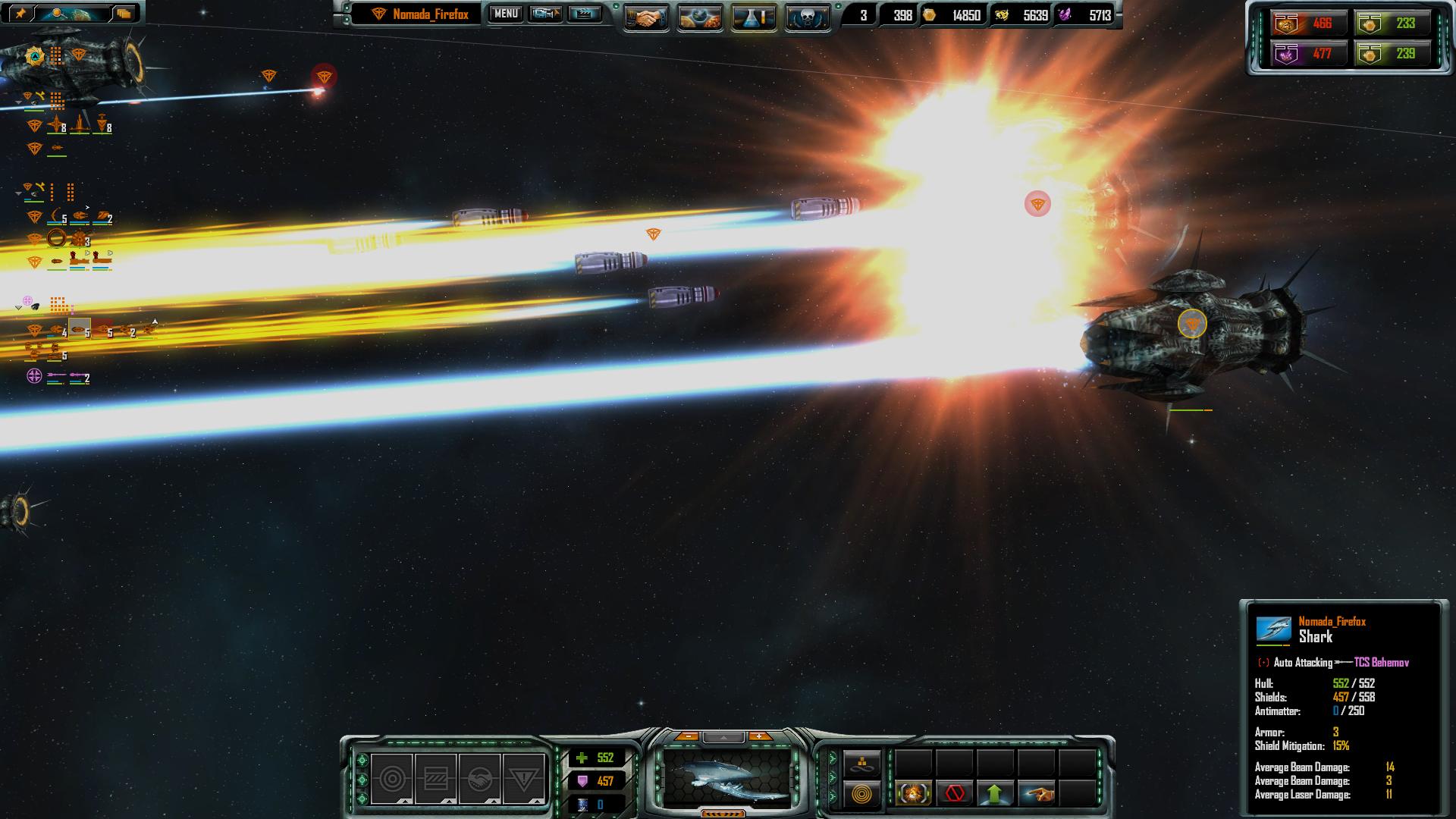Activate the explosion targeting ability
1456x819 pixels.
point(914,794)
